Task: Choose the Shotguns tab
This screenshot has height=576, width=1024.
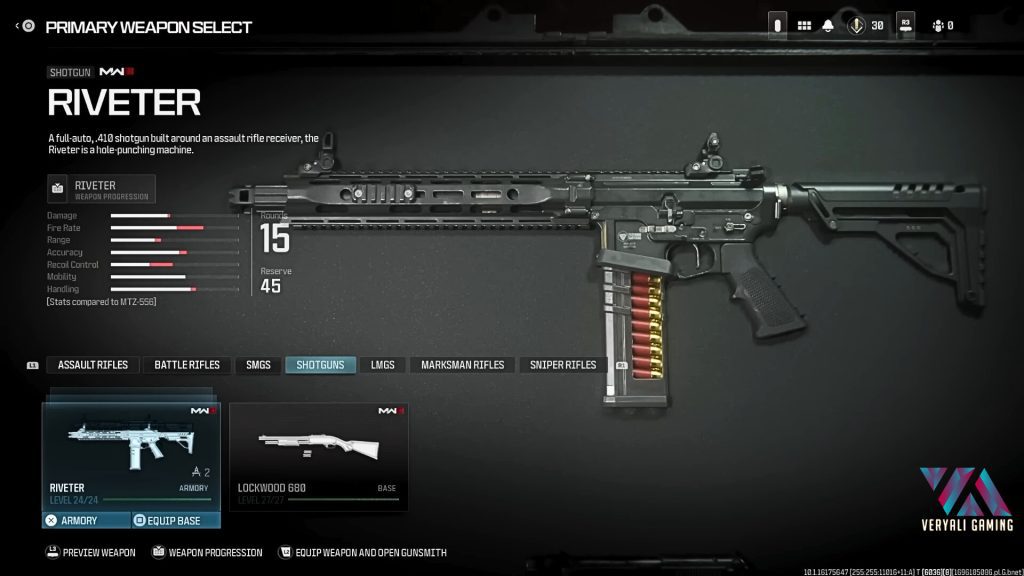Action: pyautogui.click(x=320, y=365)
